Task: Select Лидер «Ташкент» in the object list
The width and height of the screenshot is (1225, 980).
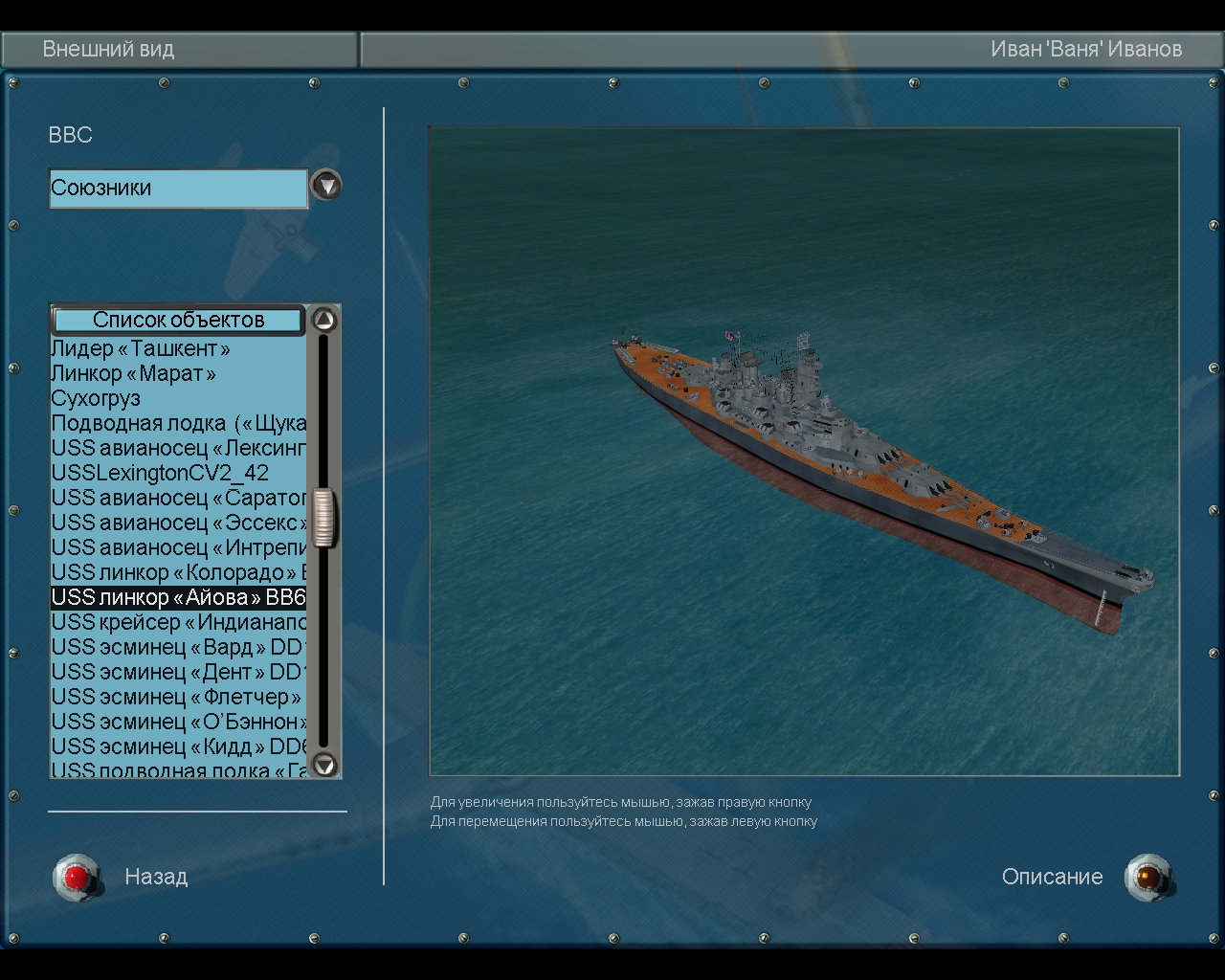Action: pyautogui.click(x=141, y=348)
